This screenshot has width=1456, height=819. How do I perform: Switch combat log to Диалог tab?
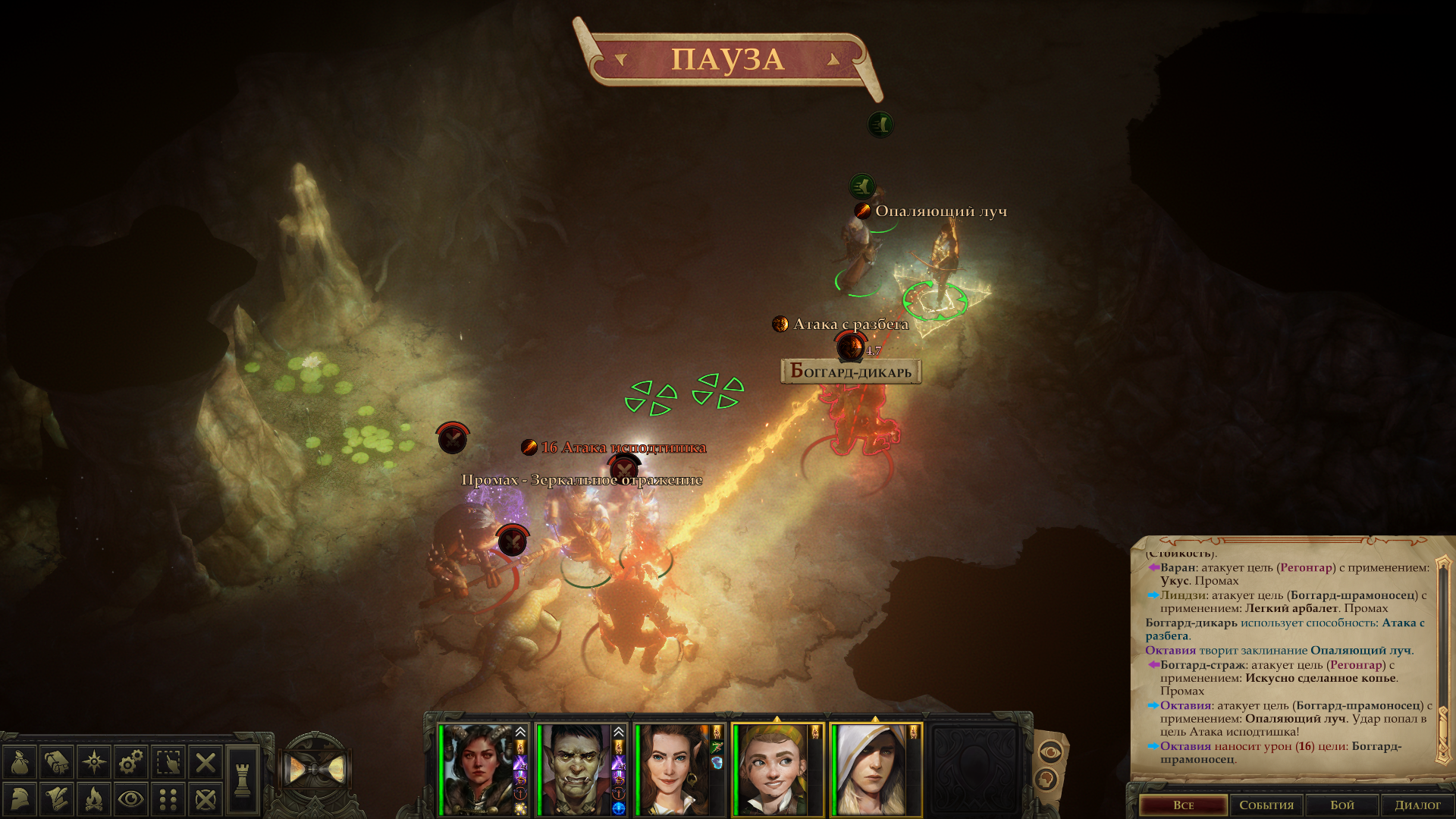click(x=1417, y=805)
